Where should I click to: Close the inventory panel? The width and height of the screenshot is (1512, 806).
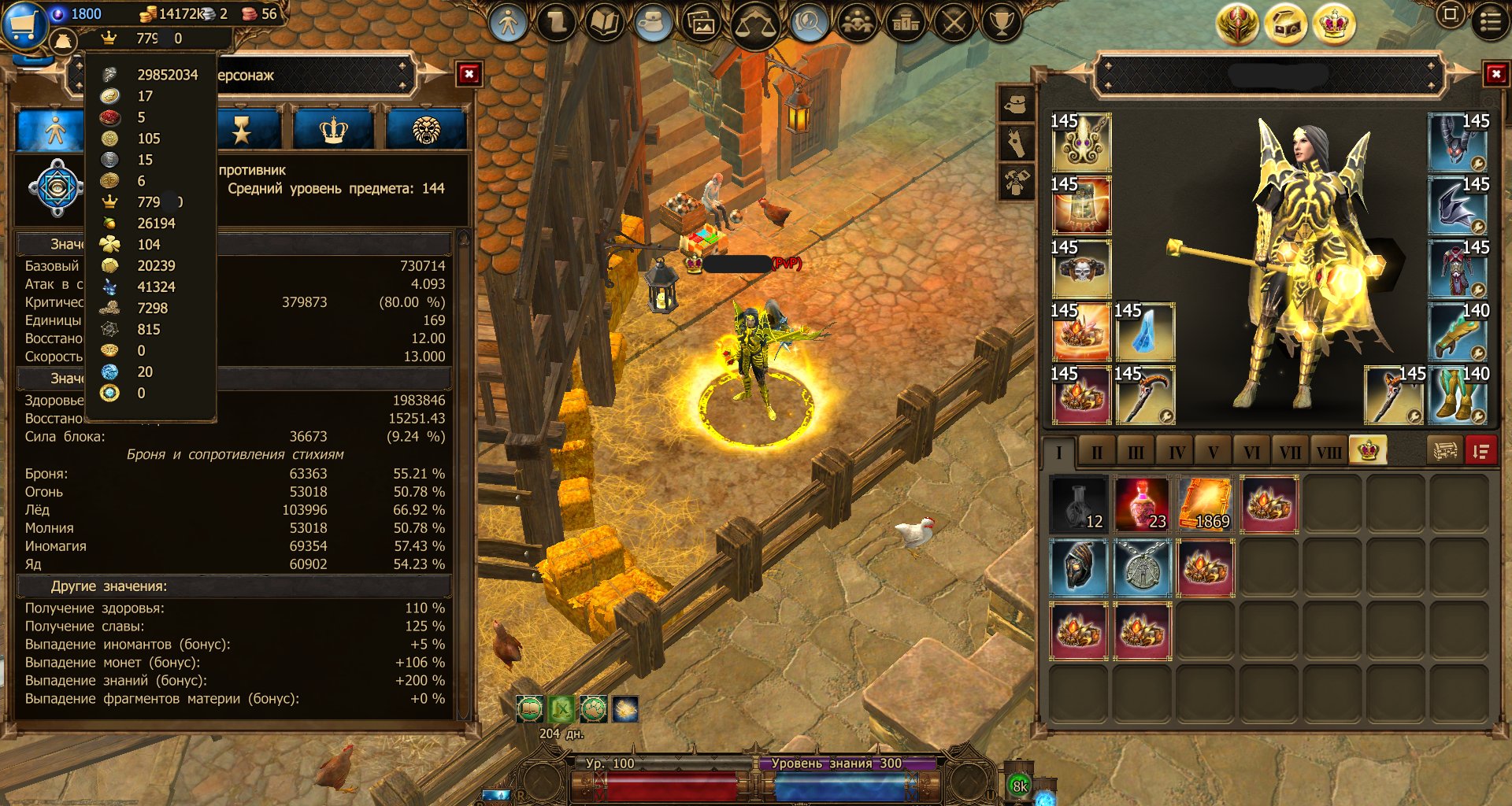pyautogui.click(x=1495, y=75)
